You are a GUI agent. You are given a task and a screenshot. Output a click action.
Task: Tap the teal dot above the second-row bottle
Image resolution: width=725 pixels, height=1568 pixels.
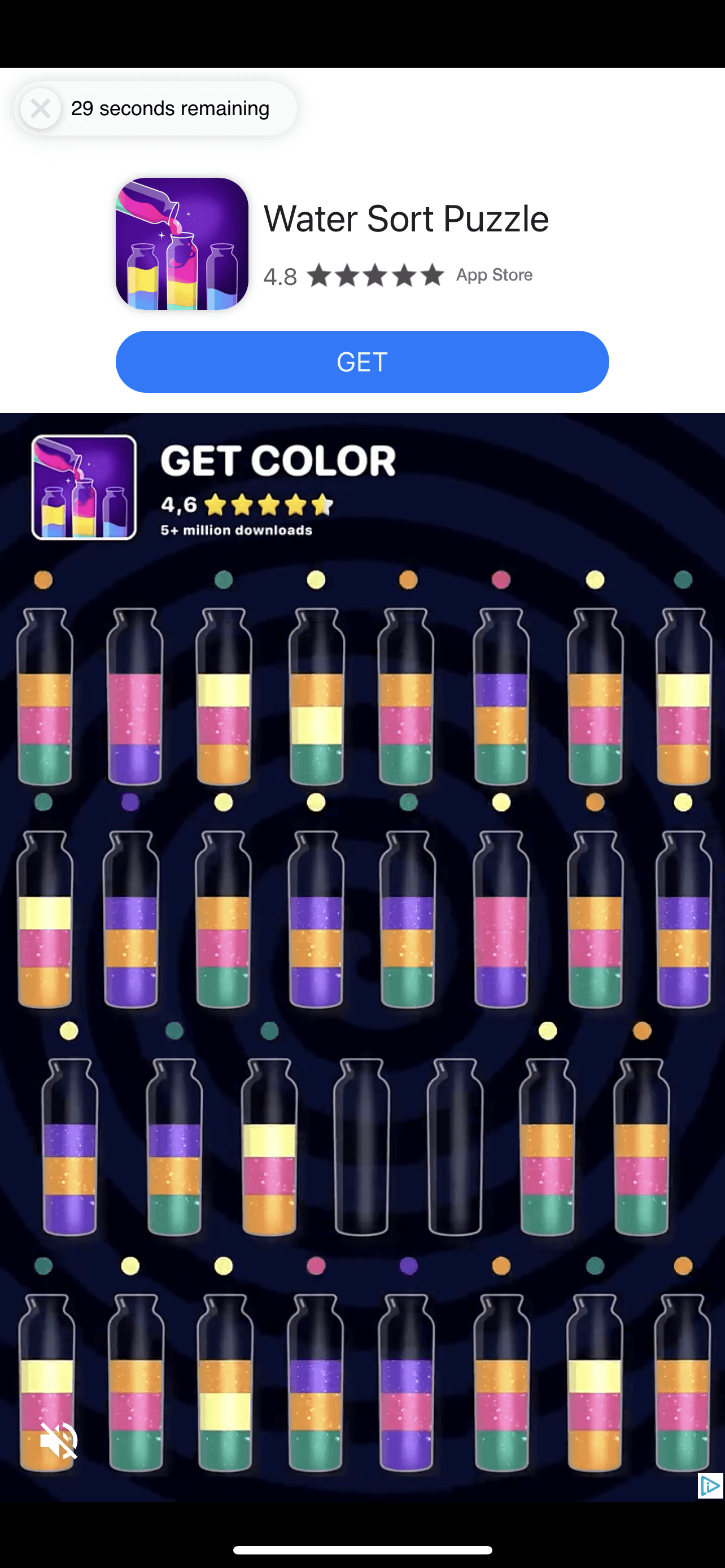(42, 802)
